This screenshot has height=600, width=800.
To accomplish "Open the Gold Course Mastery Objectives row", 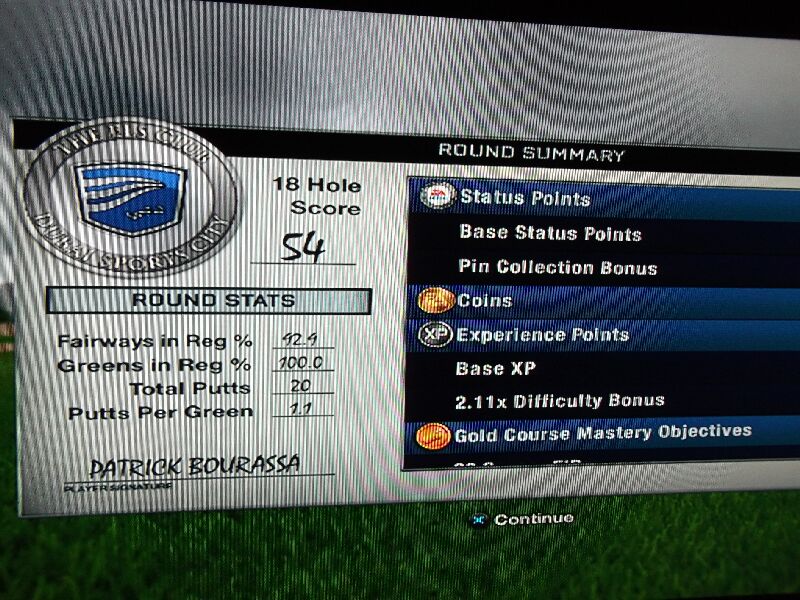I will [602, 433].
